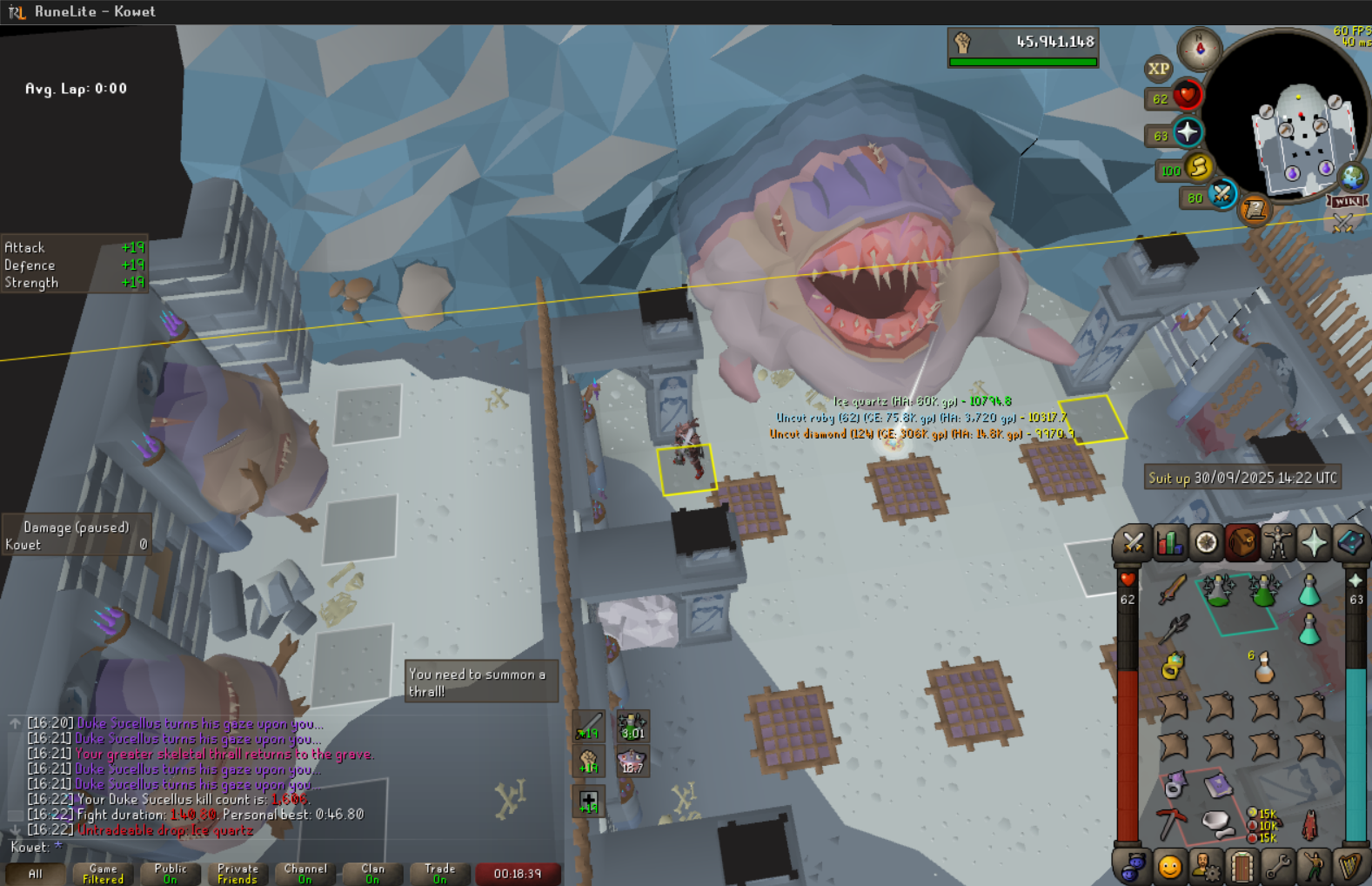Select the Game chat filter tab
Viewport: 1372px width, 886px height.
(103, 874)
